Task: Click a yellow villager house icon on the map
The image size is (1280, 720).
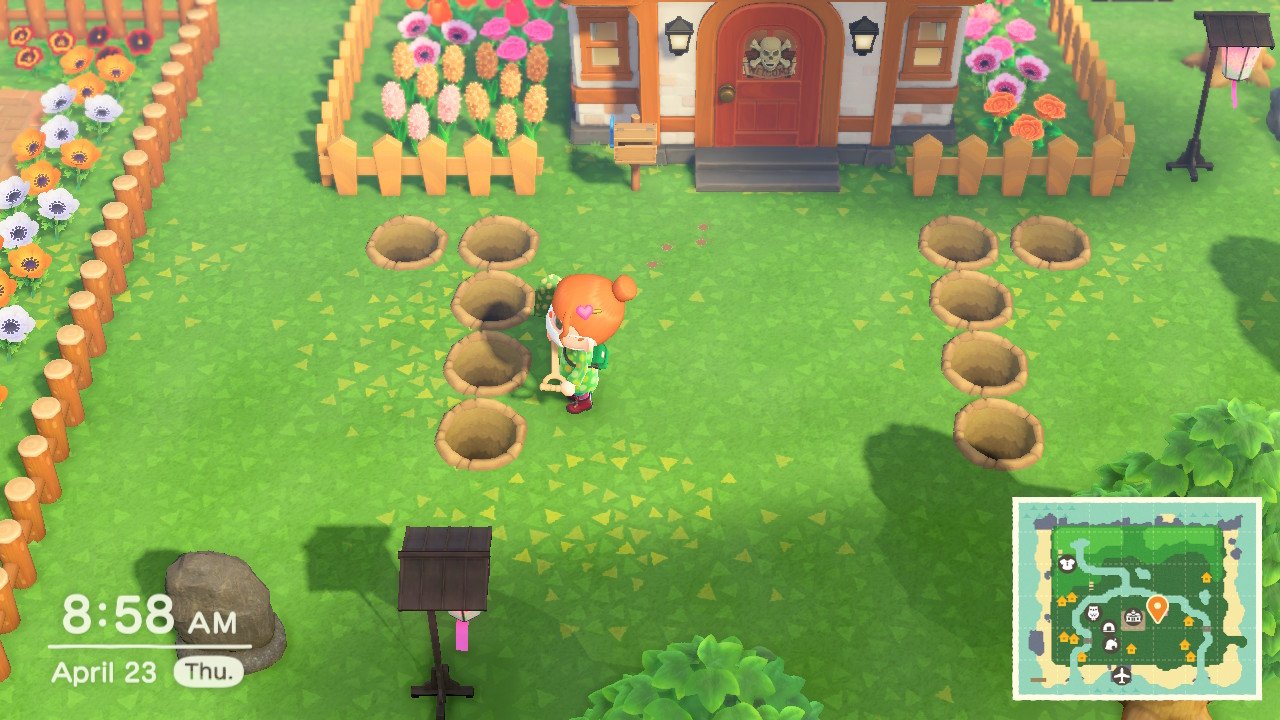Action: coord(1206,576)
